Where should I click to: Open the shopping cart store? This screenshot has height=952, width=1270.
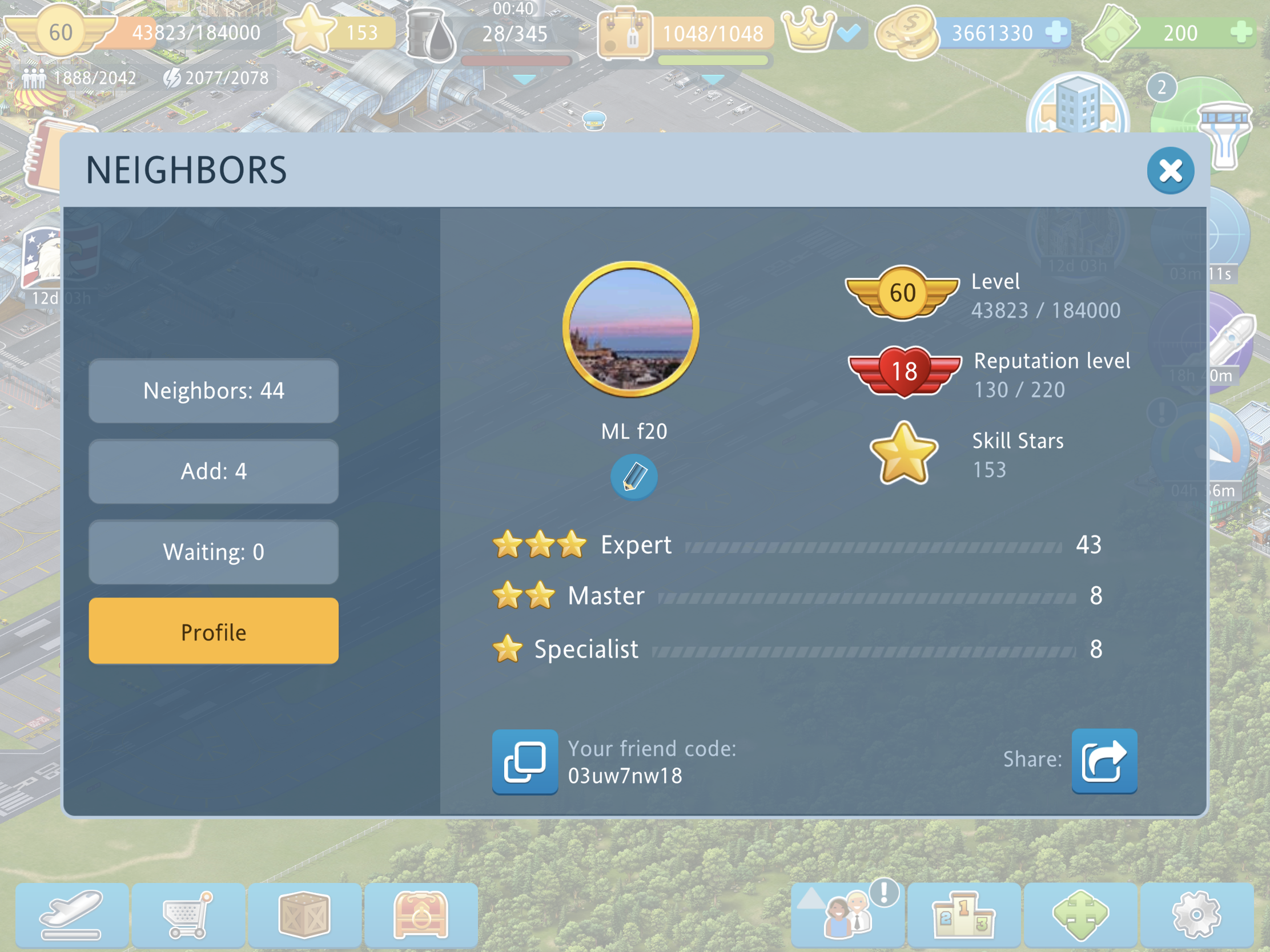pos(188,914)
